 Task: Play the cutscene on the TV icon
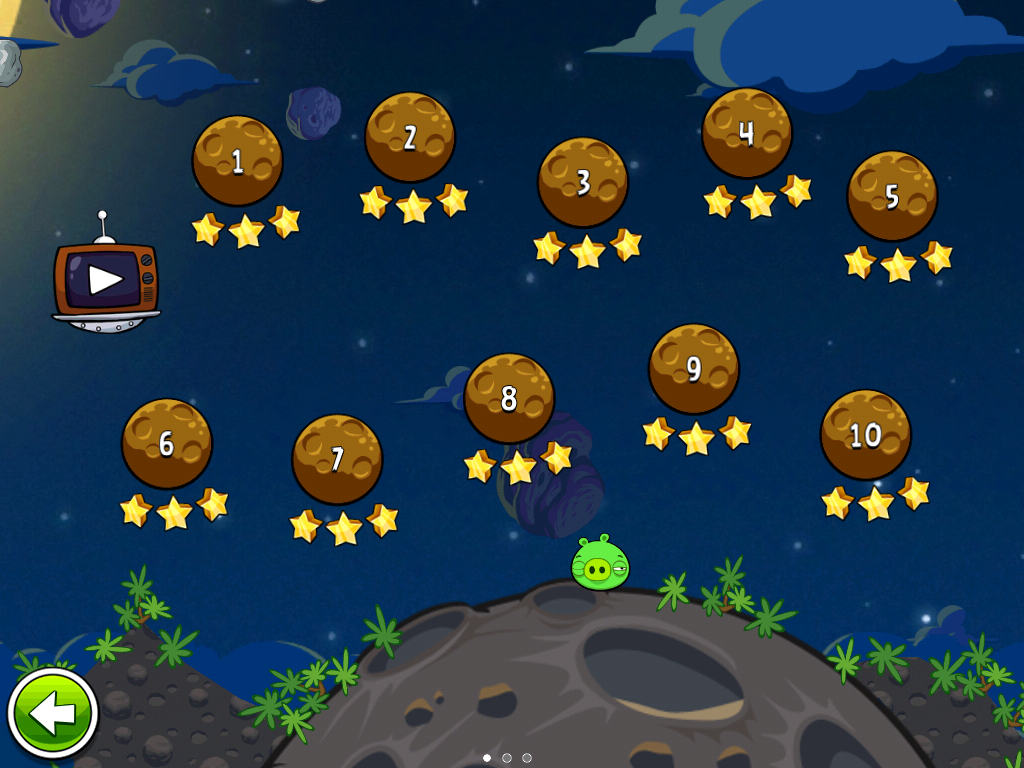[105, 280]
